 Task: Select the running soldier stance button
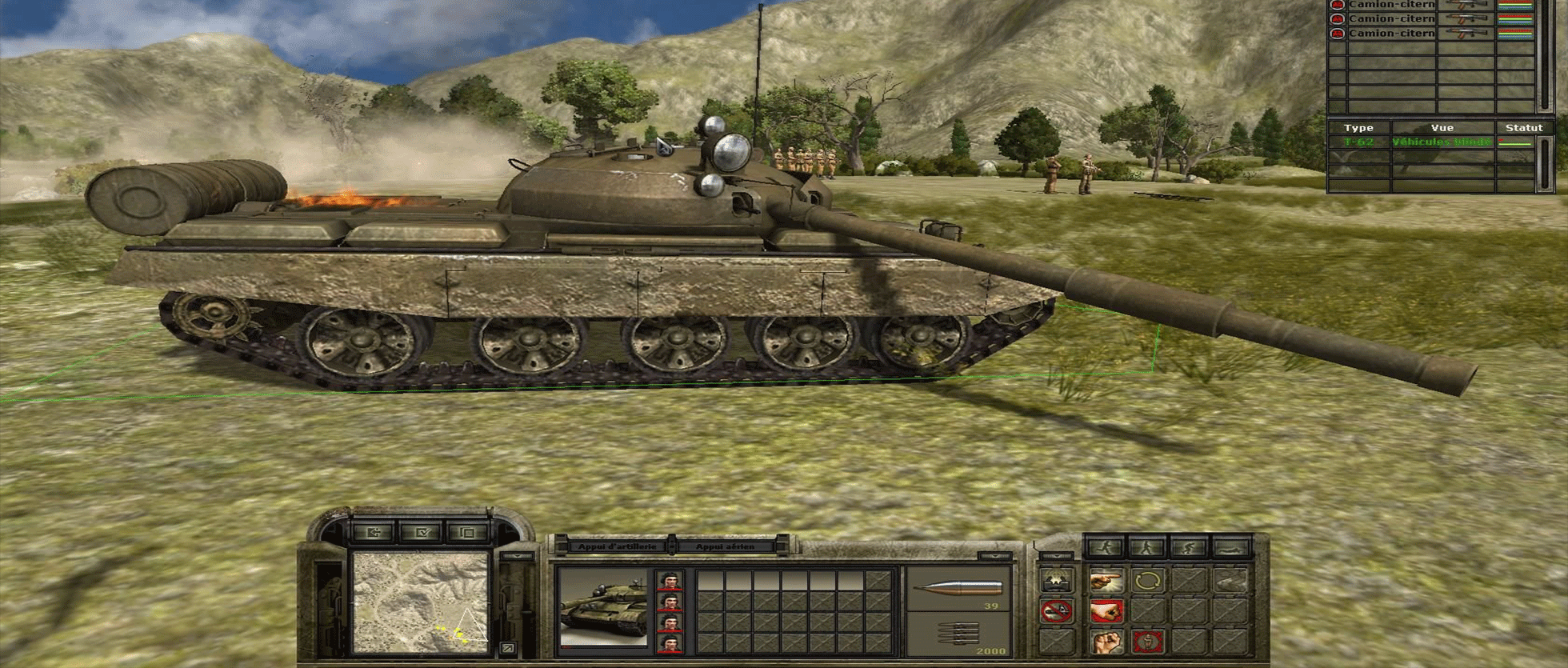(x=1105, y=547)
